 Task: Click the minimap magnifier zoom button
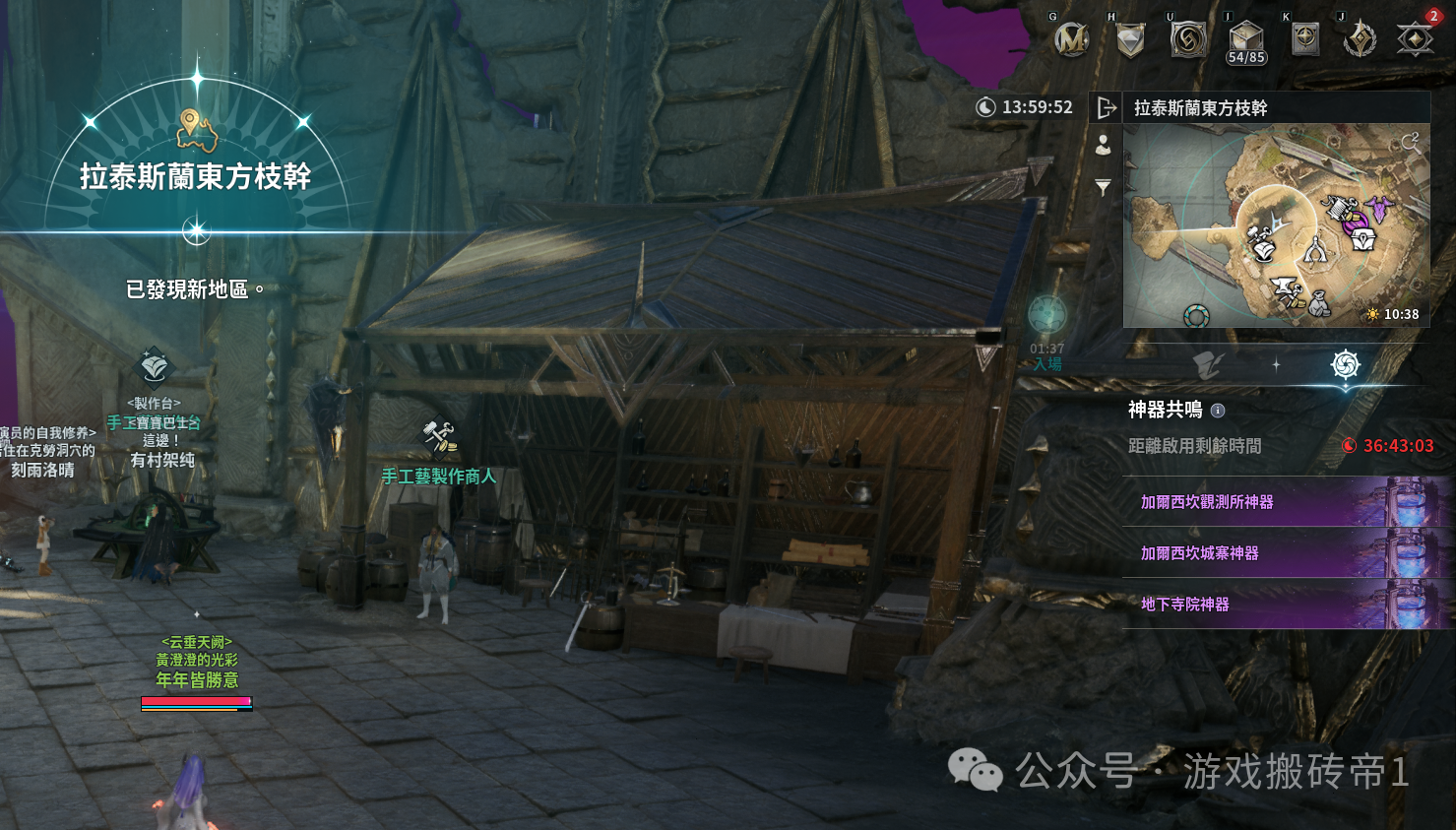pos(1411,142)
